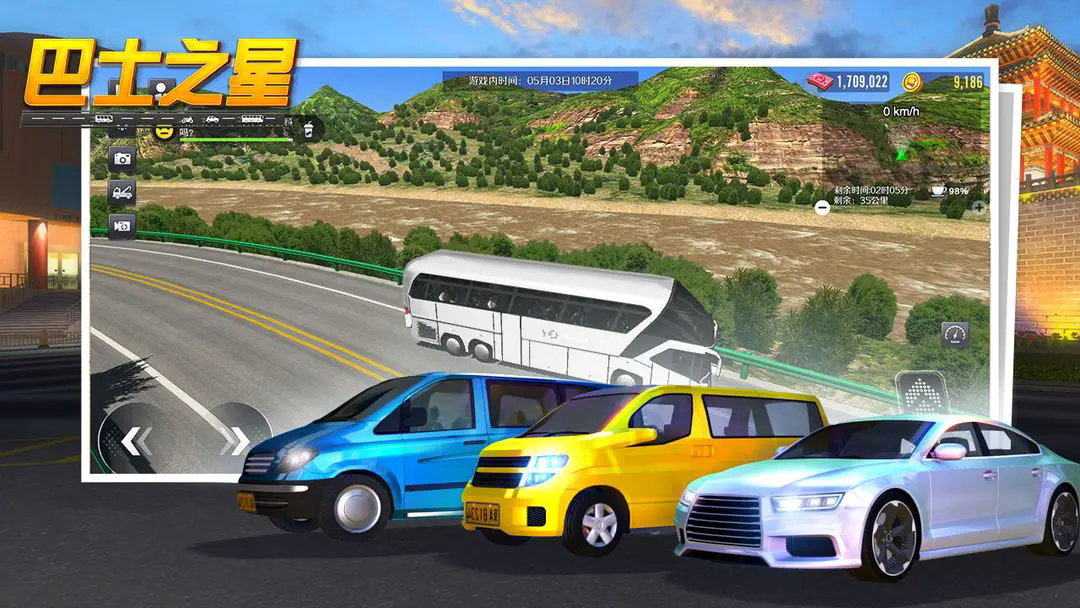
Task: Zoom out with the minus button
Action: [822, 207]
